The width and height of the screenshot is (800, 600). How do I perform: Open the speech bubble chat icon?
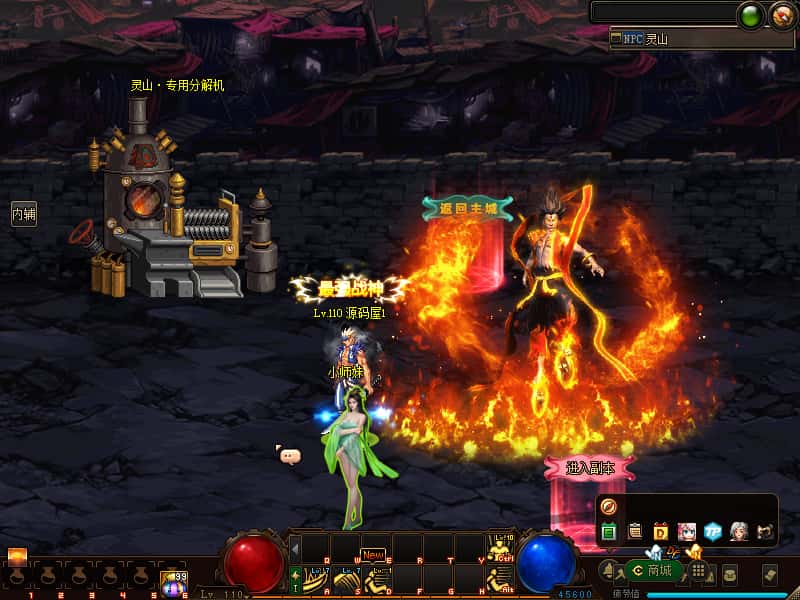(x=290, y=456)
